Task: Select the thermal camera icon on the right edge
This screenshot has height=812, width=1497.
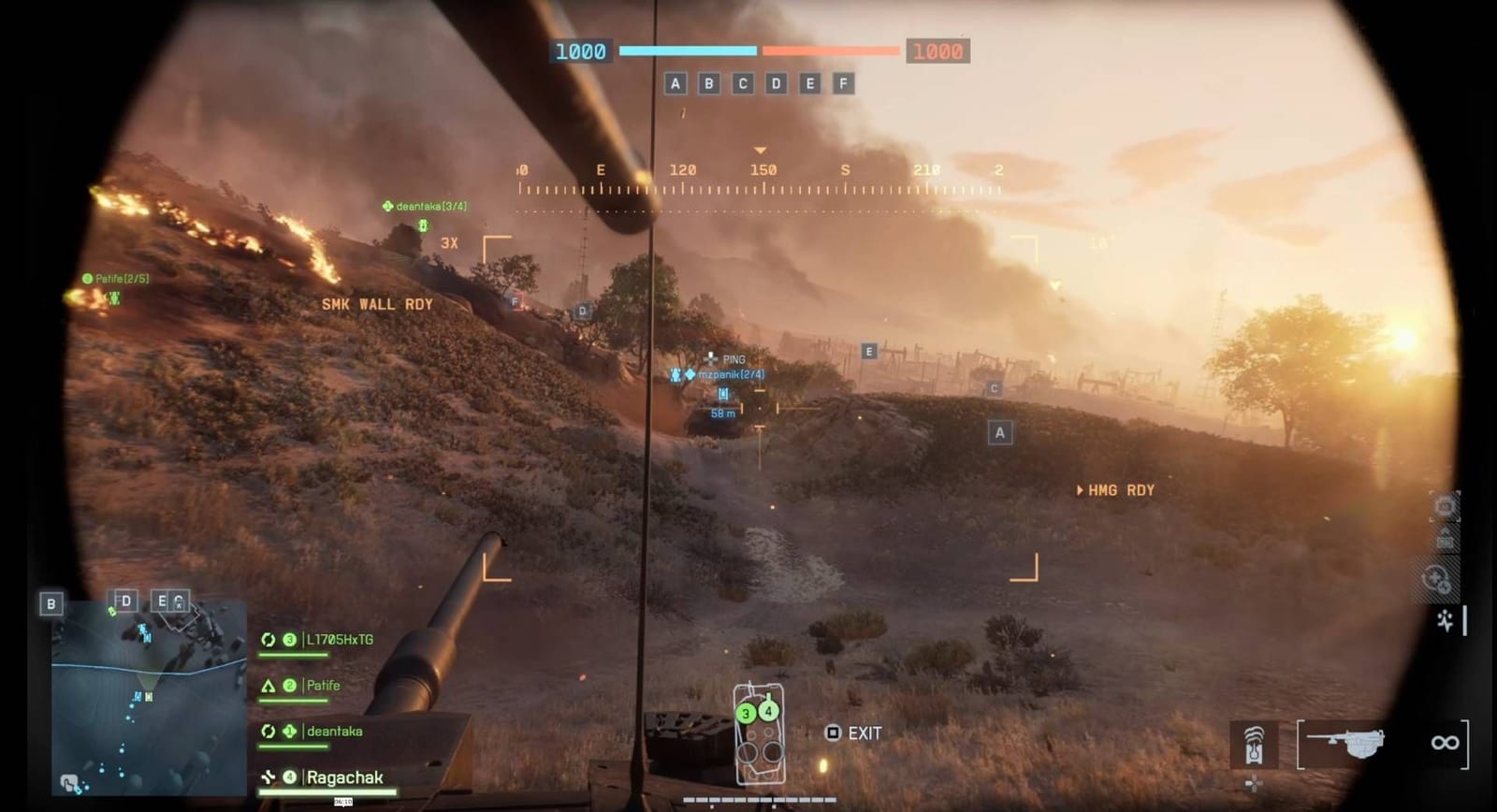Action: point(1444,507)
